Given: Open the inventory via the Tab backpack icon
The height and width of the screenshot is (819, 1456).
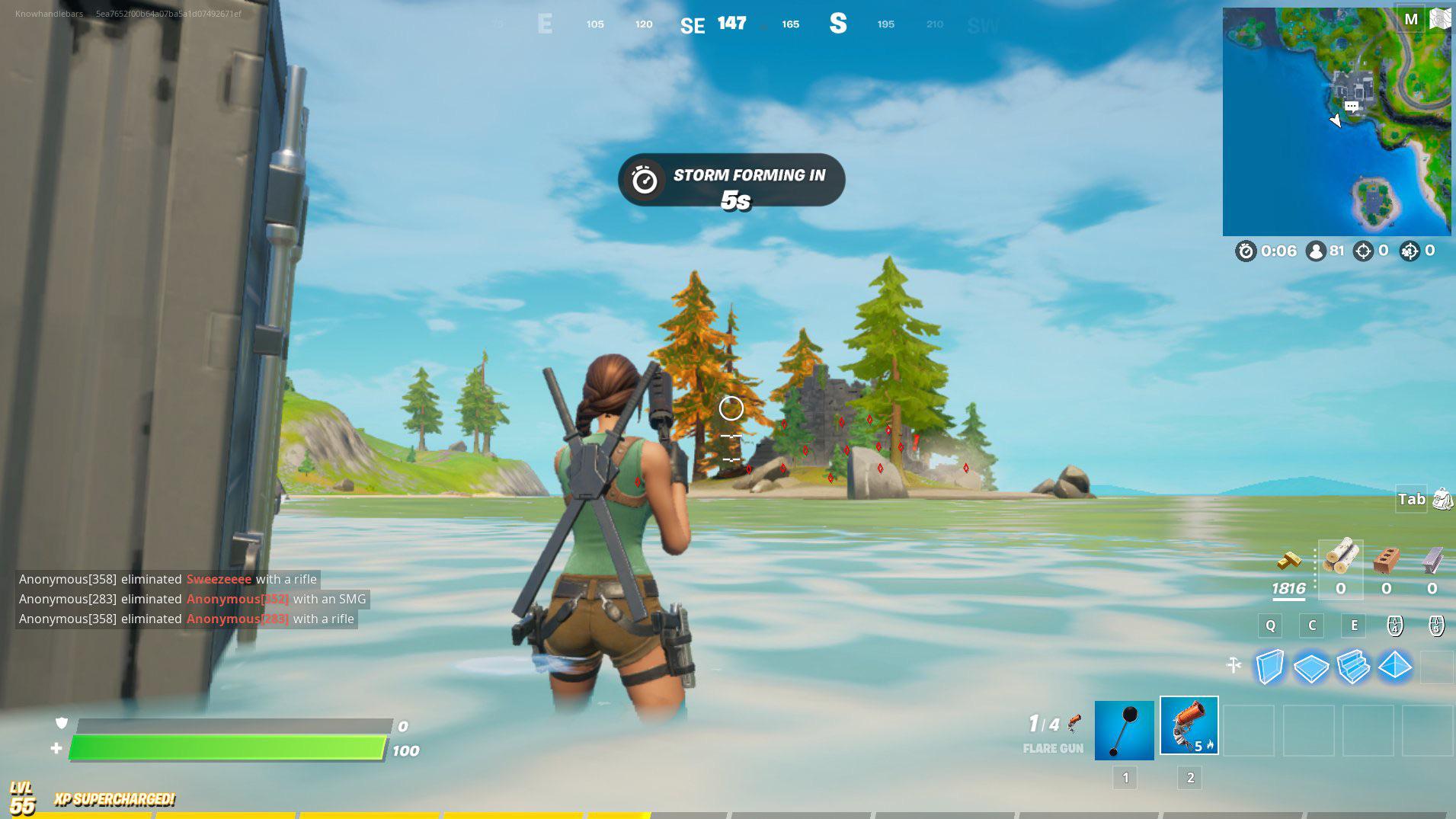Looking at the screenshot, I should (x=1441, y=499).
